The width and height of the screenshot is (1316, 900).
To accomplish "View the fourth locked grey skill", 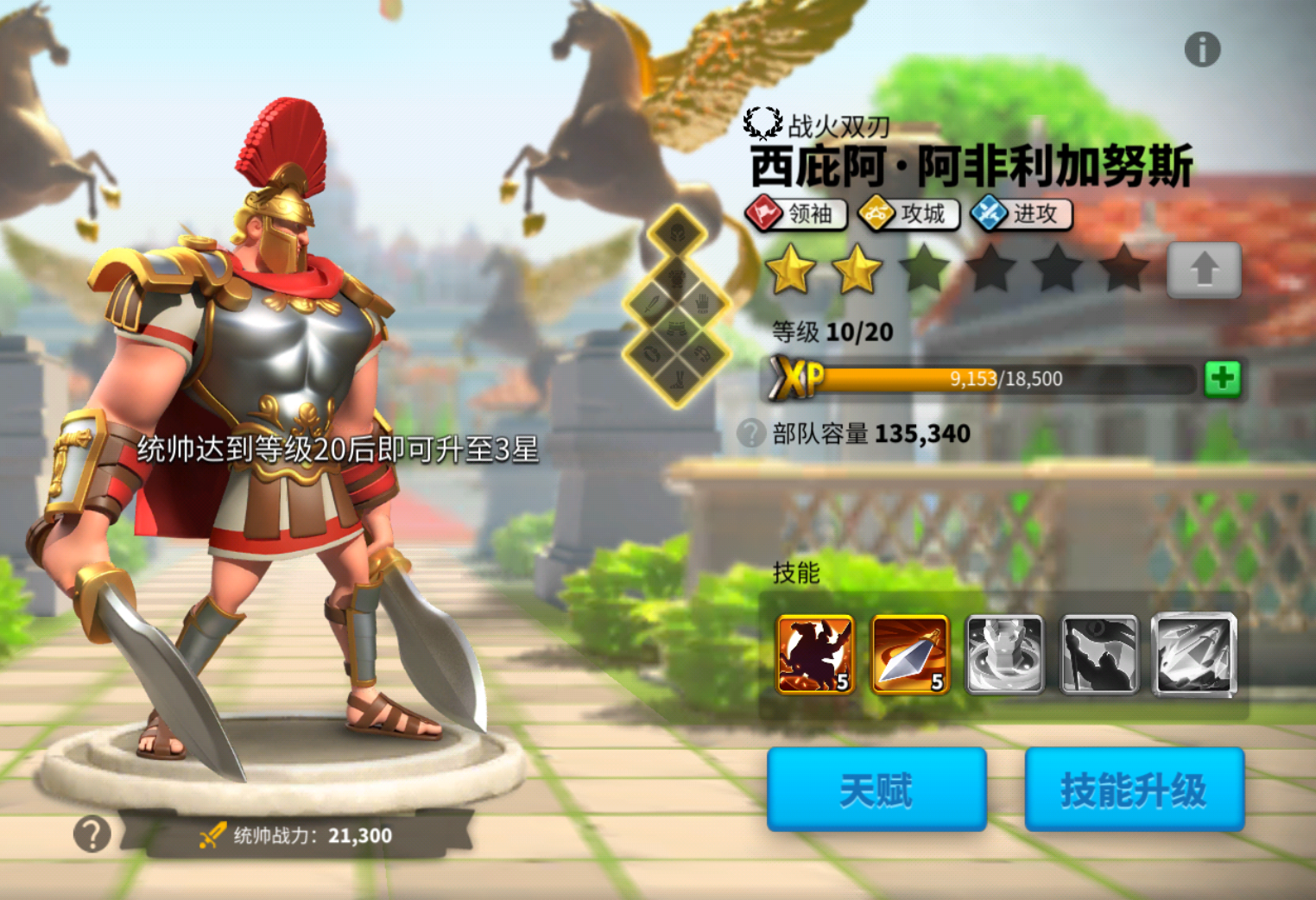I will point(1098,655).
